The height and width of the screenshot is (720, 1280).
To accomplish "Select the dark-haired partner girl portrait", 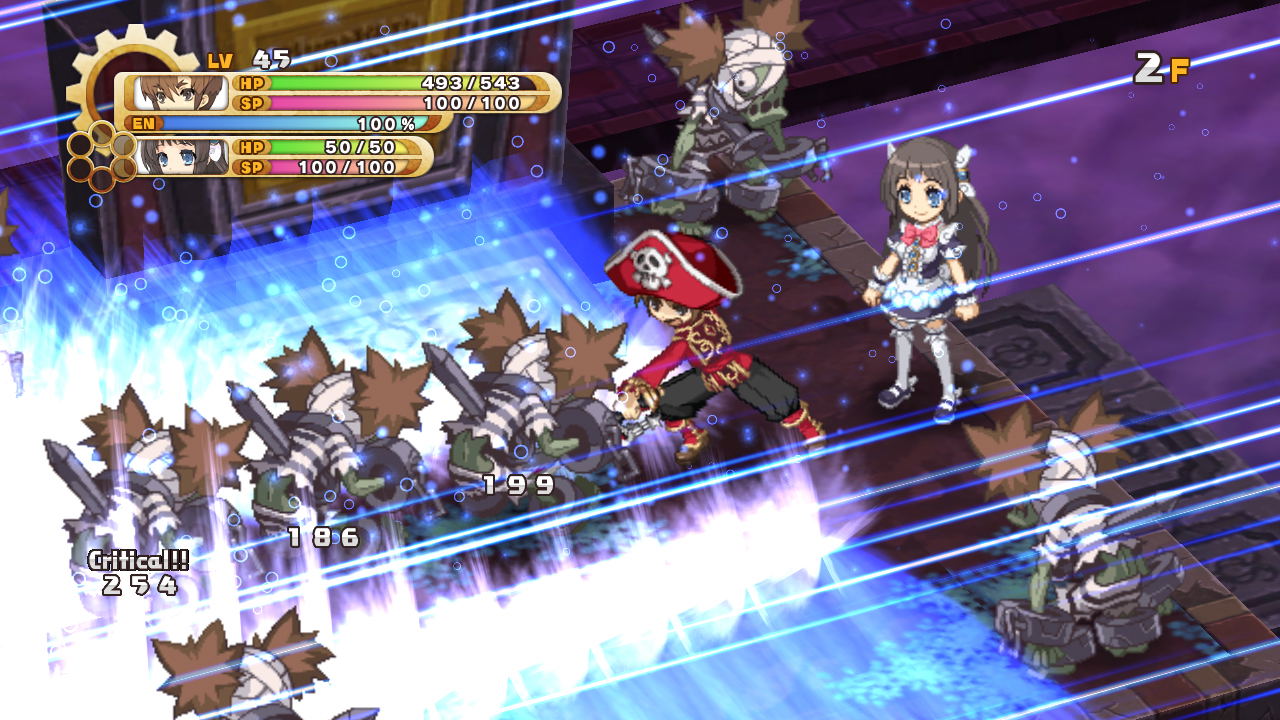I will (184, 157).
